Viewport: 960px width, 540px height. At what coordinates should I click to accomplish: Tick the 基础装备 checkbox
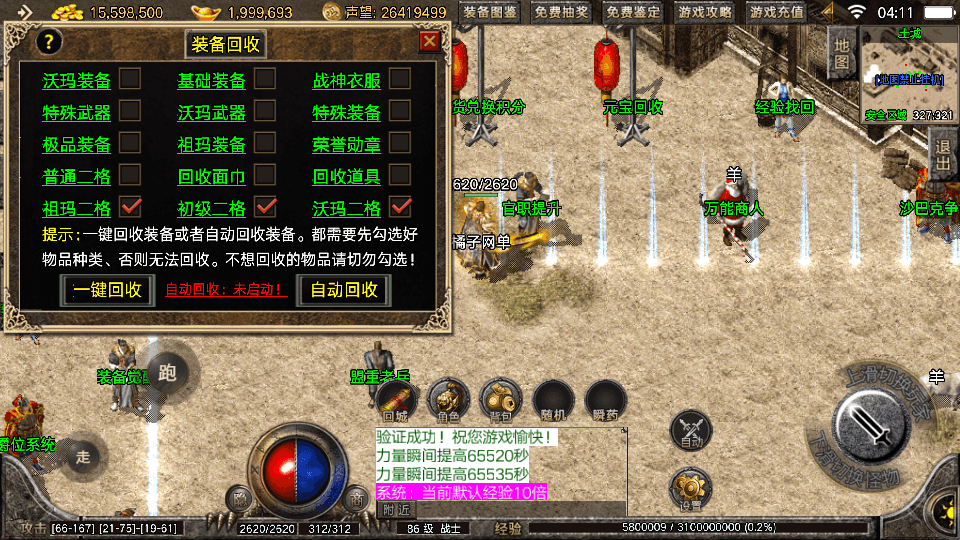click(x=265, y=79)
